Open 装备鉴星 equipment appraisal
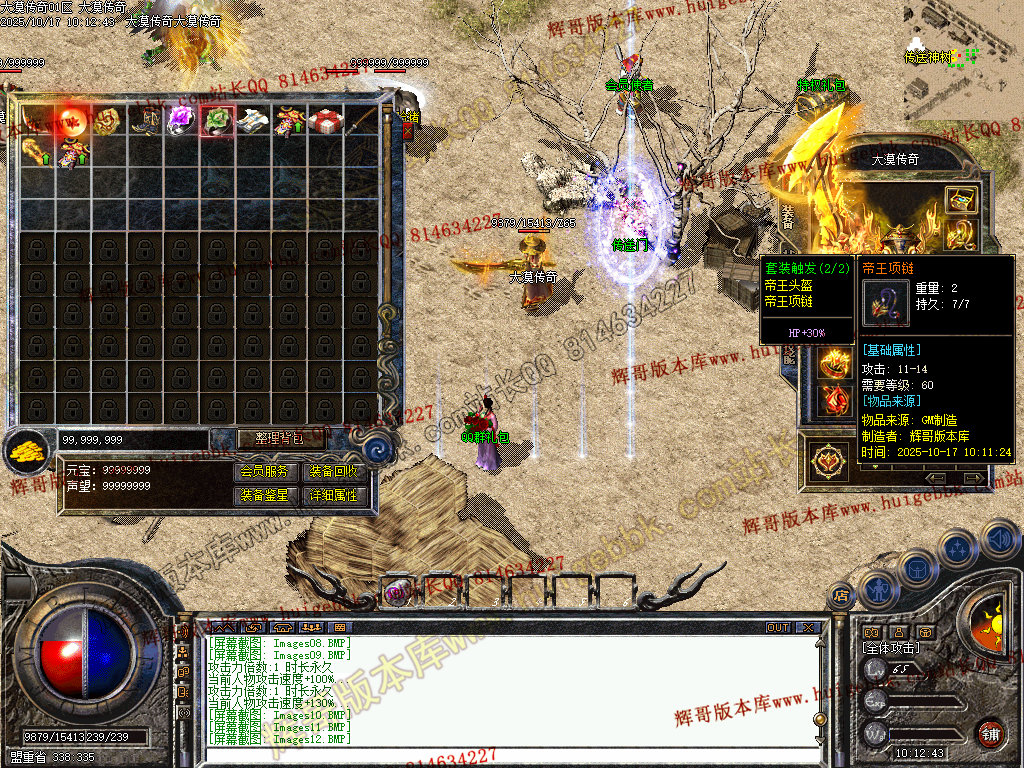The width and height of the screenshot is (1024, 768). pos(264,495)
